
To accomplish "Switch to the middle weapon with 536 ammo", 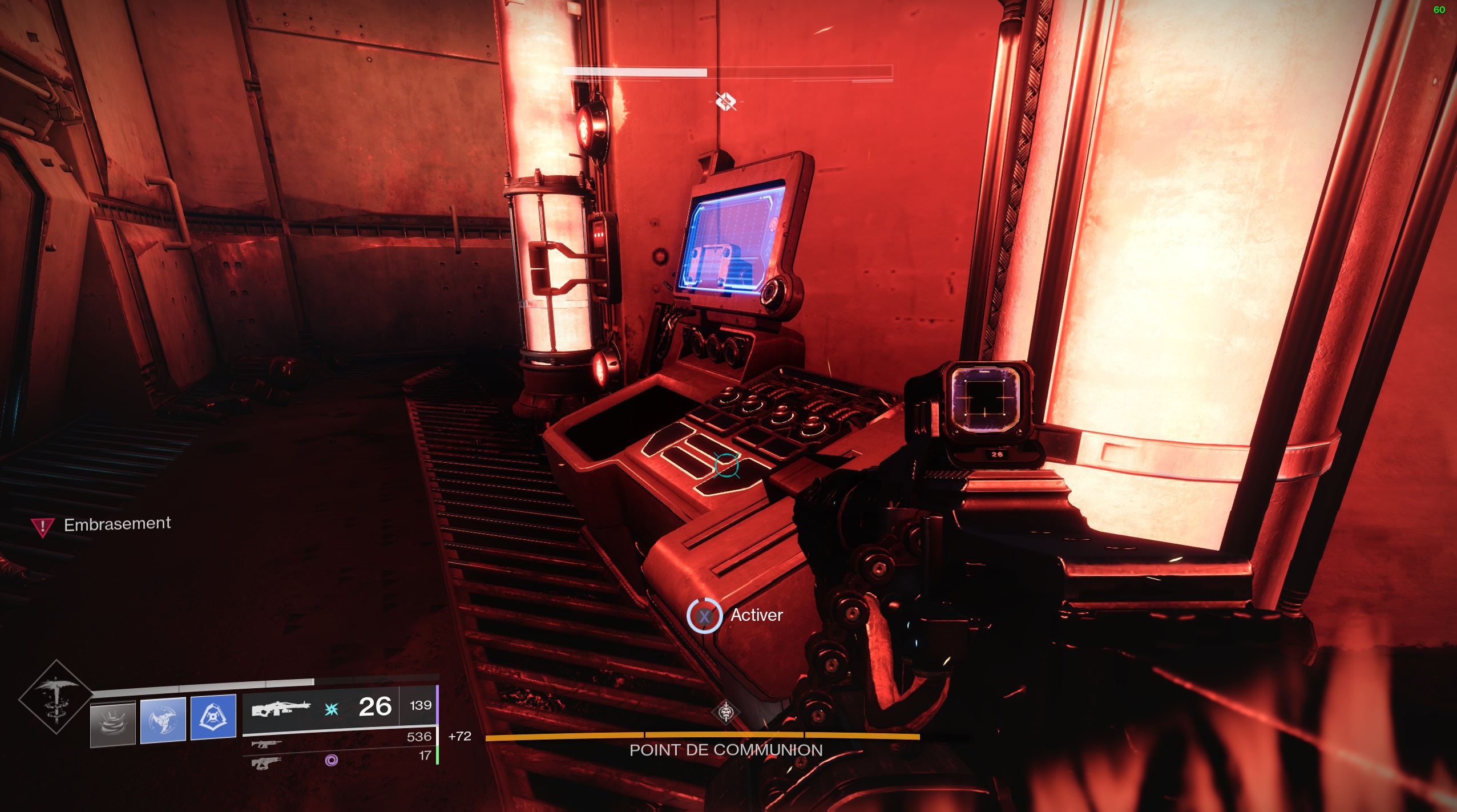I will coord(267,744).
